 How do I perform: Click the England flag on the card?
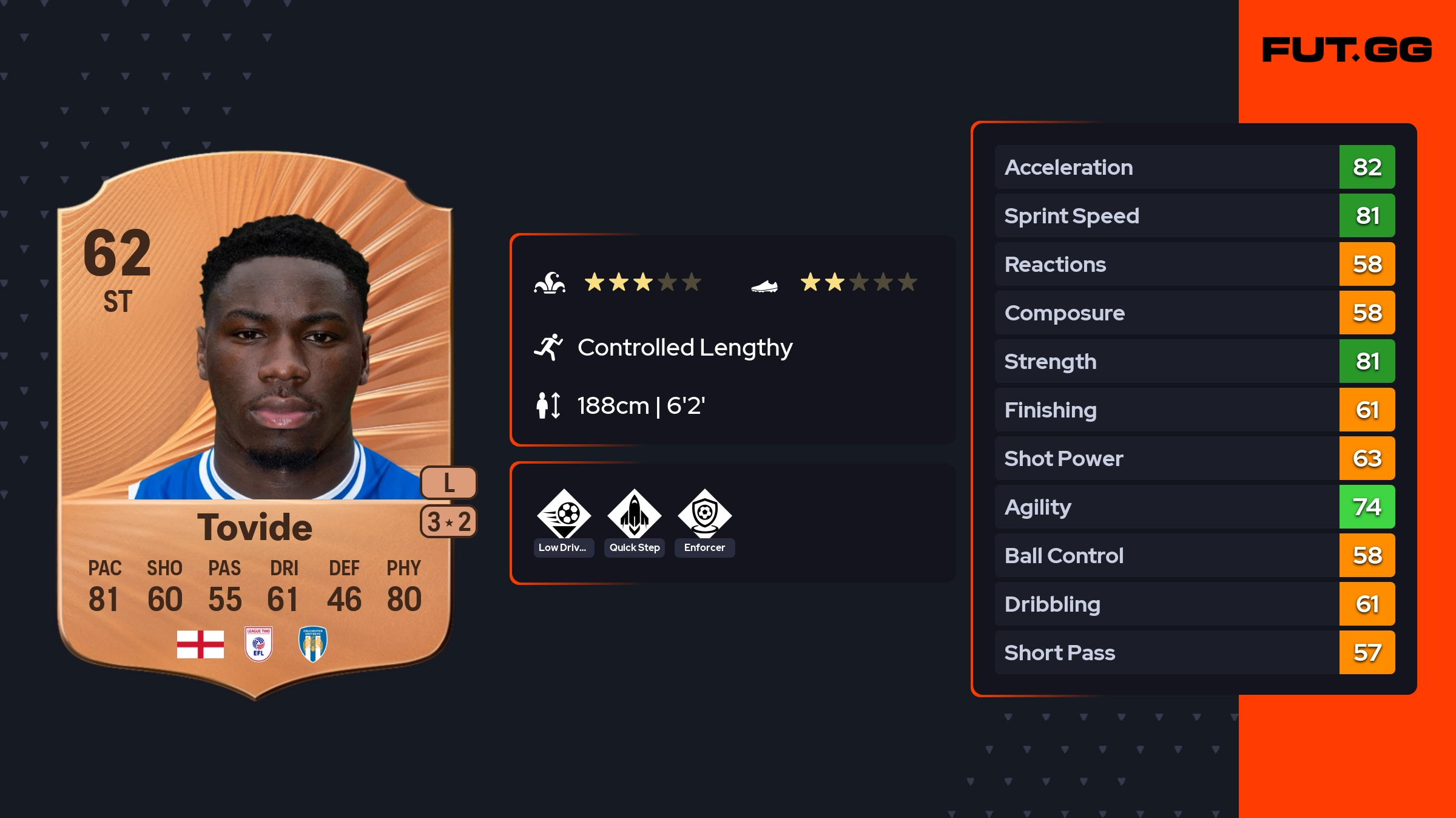click(200, 644)
